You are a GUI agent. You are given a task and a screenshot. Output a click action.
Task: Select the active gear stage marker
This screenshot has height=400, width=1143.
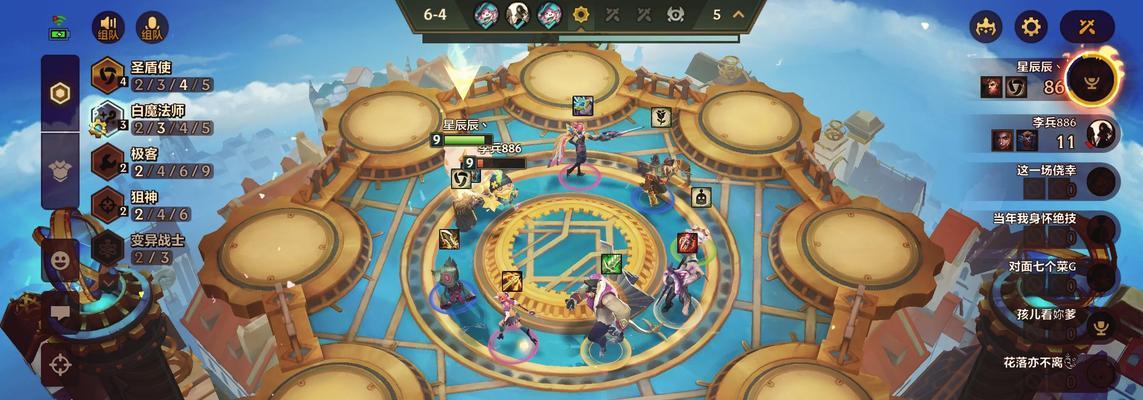click(581, 14)
